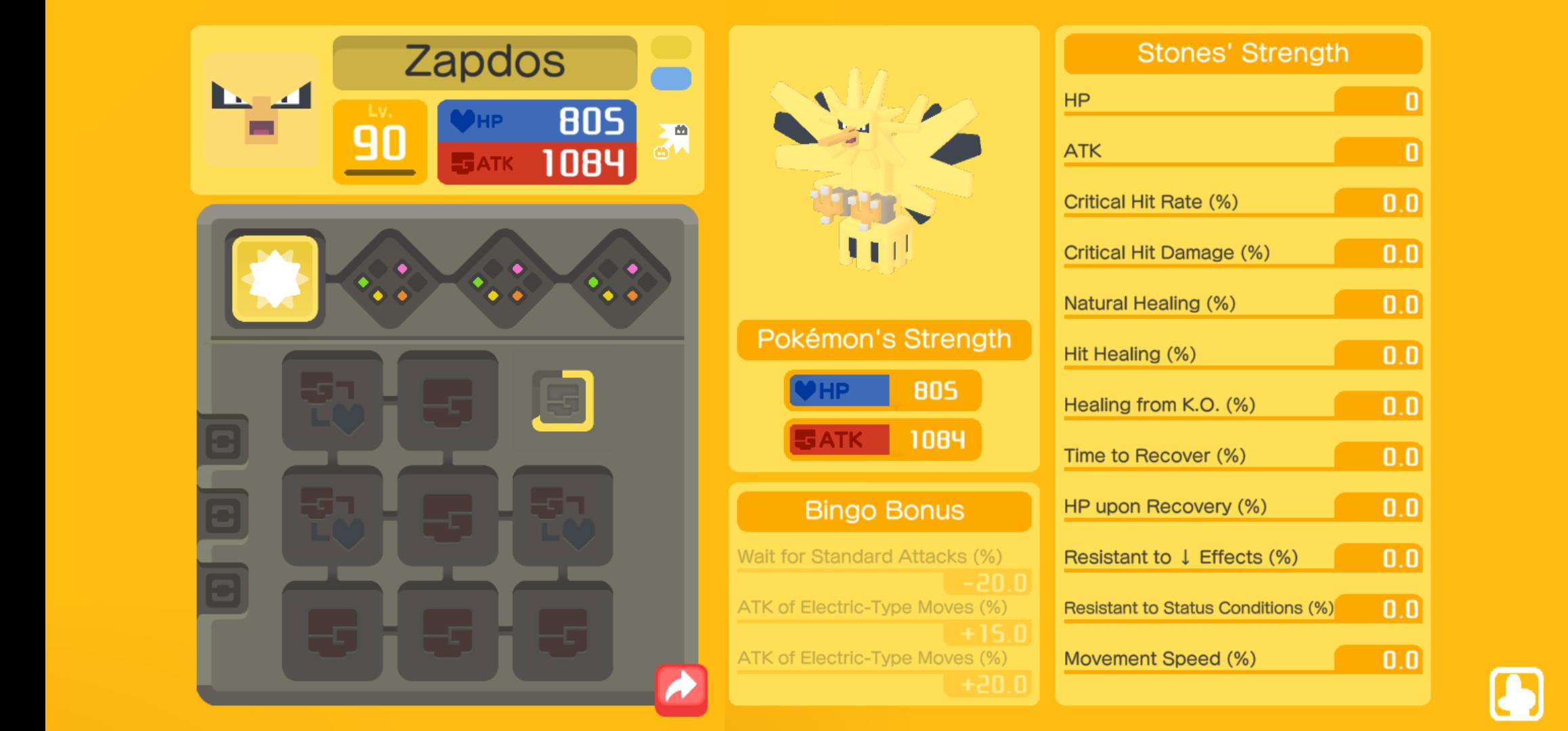The height and width of the screenshot is (731, 1568).
Task: Open the Zapdos name field
Action: coord(484,62)
